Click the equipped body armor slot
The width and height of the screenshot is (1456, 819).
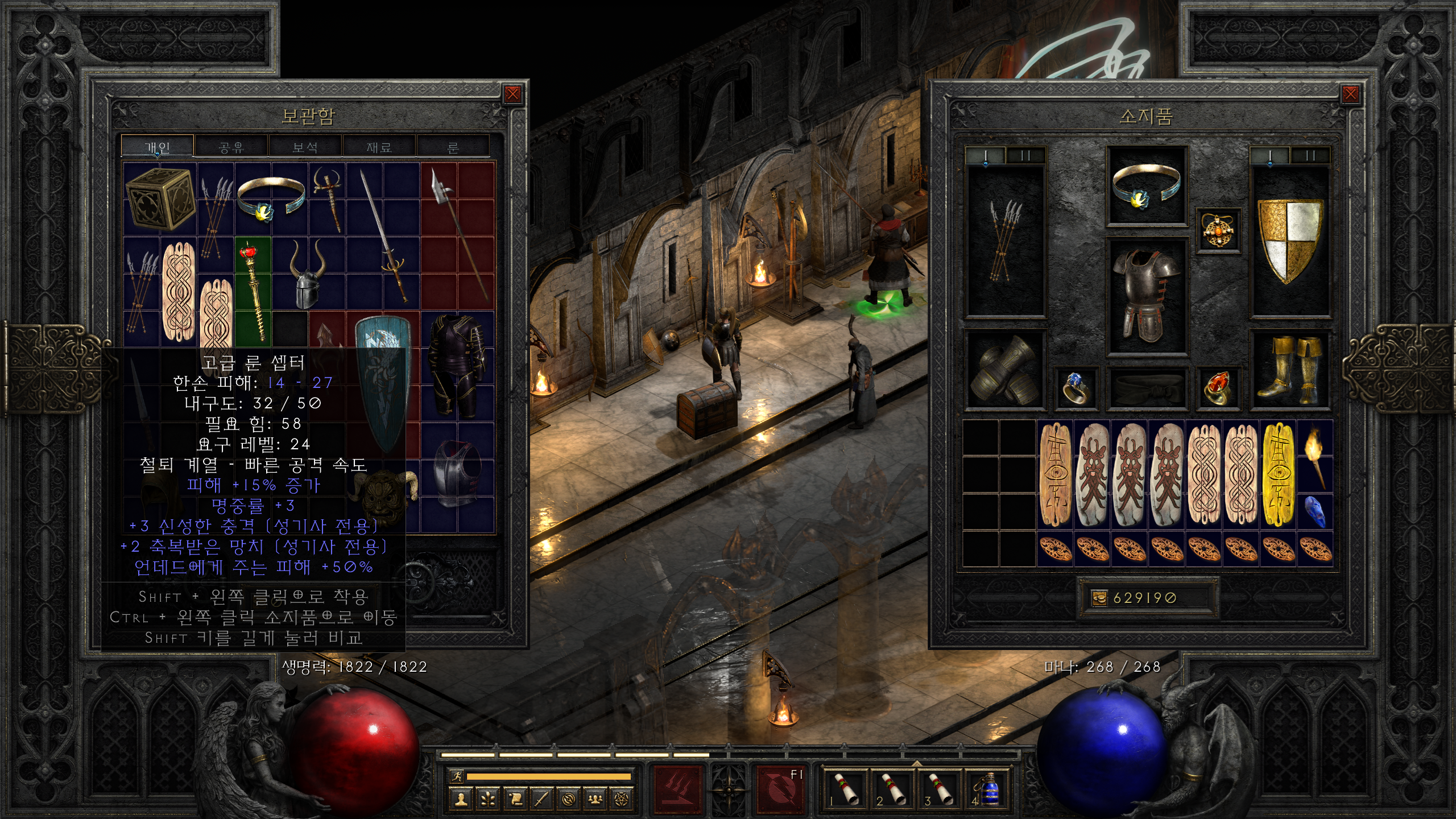click(1146, 296)
